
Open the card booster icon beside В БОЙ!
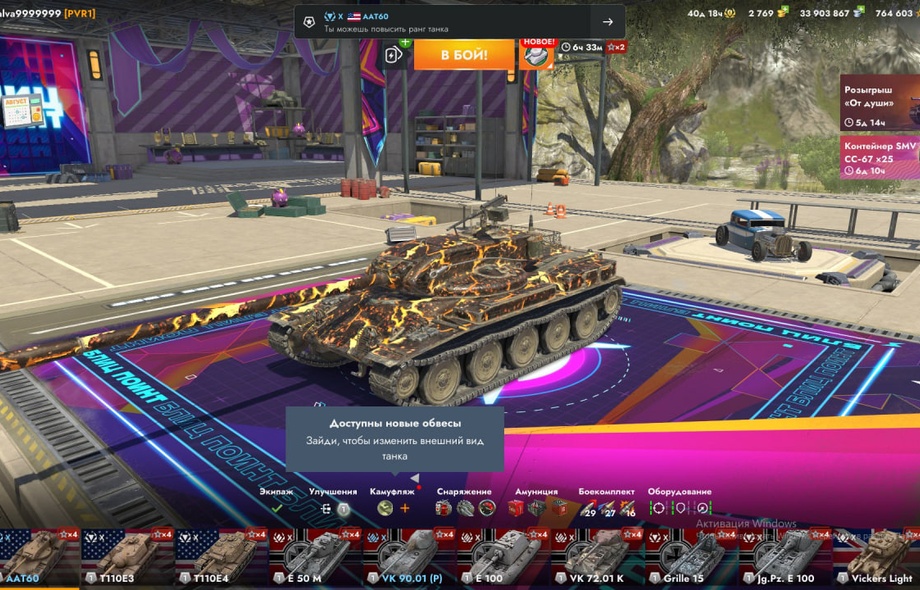[394, 54]
